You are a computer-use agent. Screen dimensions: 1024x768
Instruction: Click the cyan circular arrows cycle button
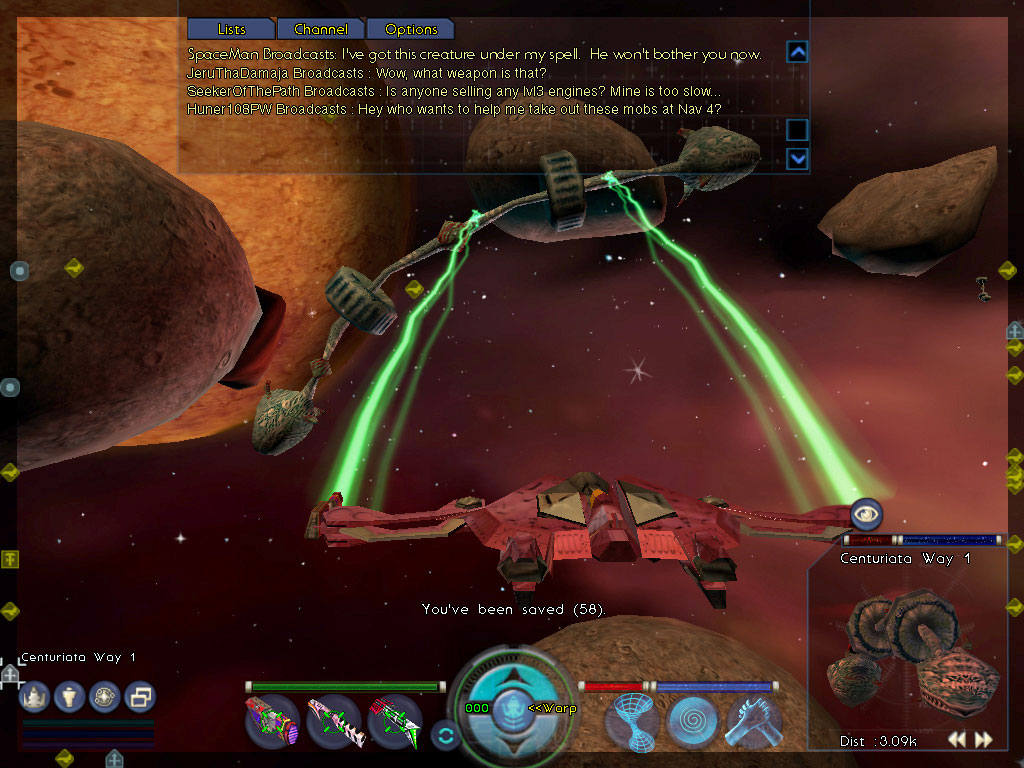click(x=445, y=735)
